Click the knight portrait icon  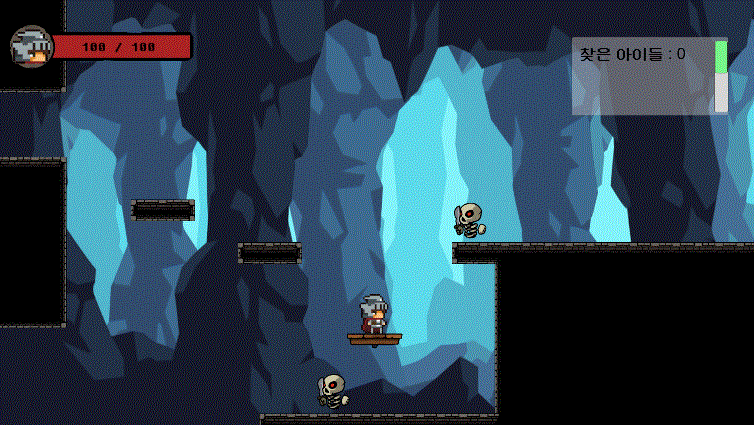[x=31, y=46]
